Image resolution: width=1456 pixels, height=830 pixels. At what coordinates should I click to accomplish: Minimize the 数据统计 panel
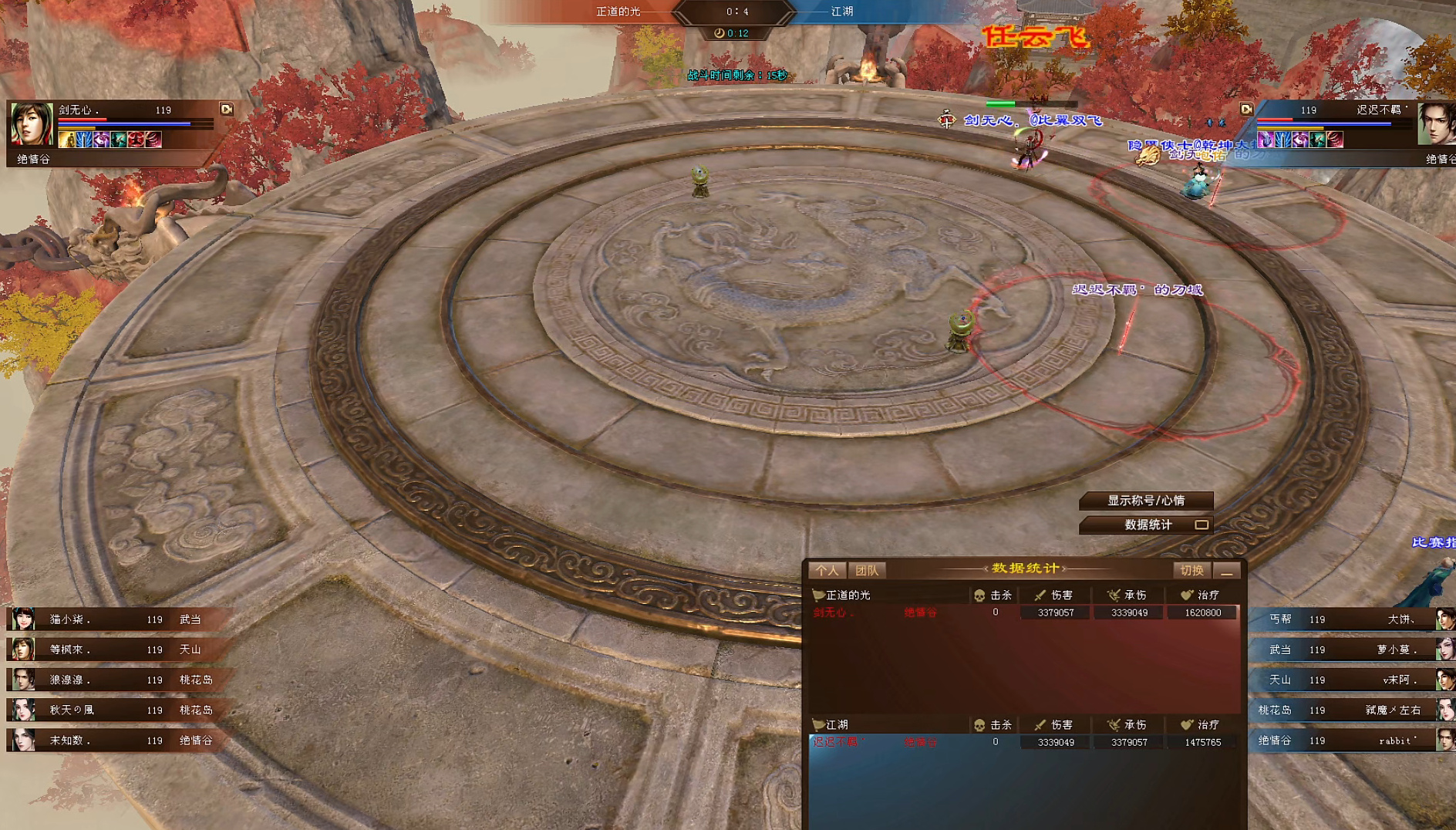(1226, 571)
